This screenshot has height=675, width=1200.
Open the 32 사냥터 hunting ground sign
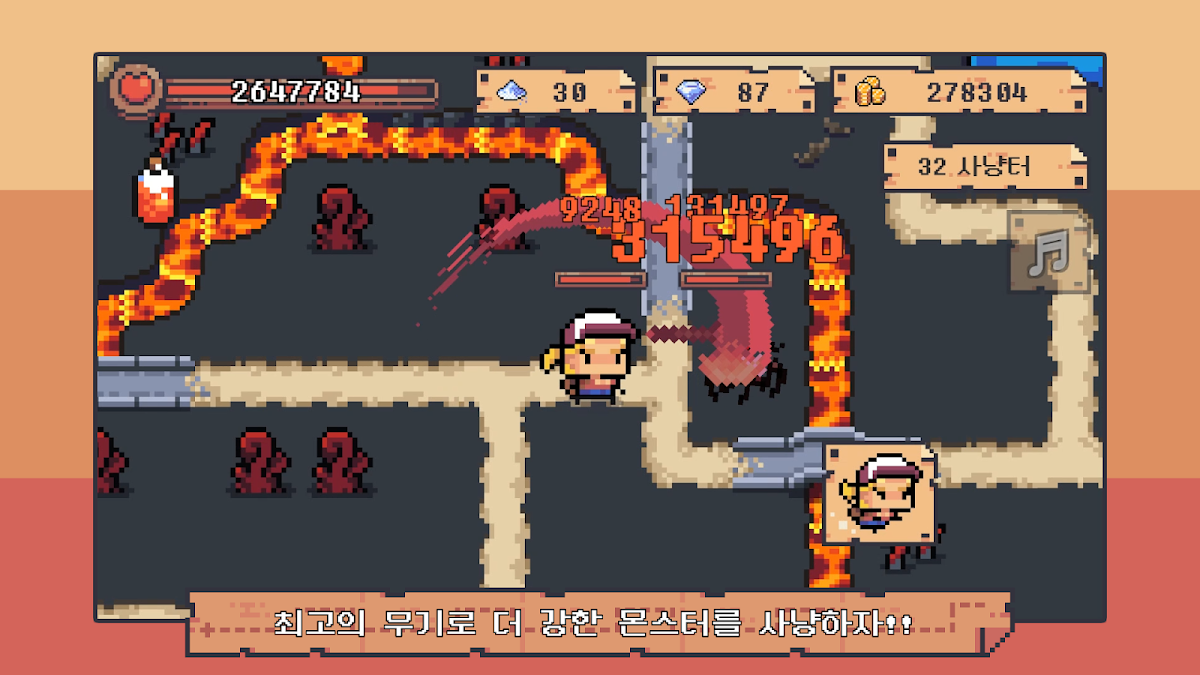983,166
